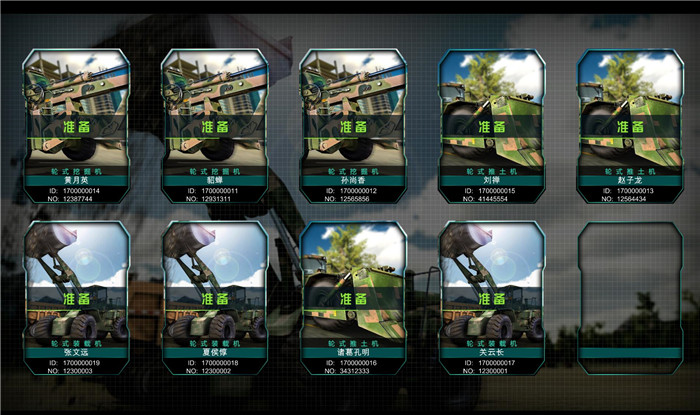Open the 赵子龙 bulldozer card
Screen dimensions: 700x415
pyautogui.click(x=630, y=126)
